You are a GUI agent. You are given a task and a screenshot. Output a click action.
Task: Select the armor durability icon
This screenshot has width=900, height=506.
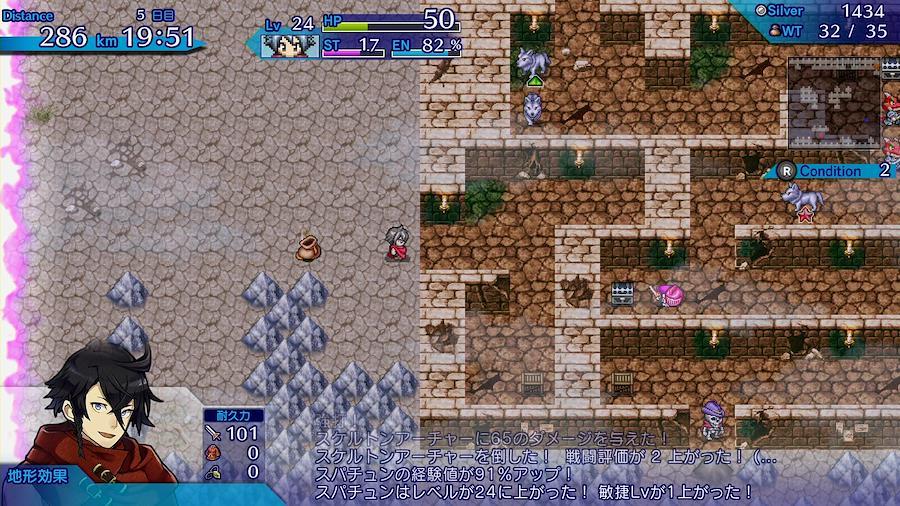(214, 452)
